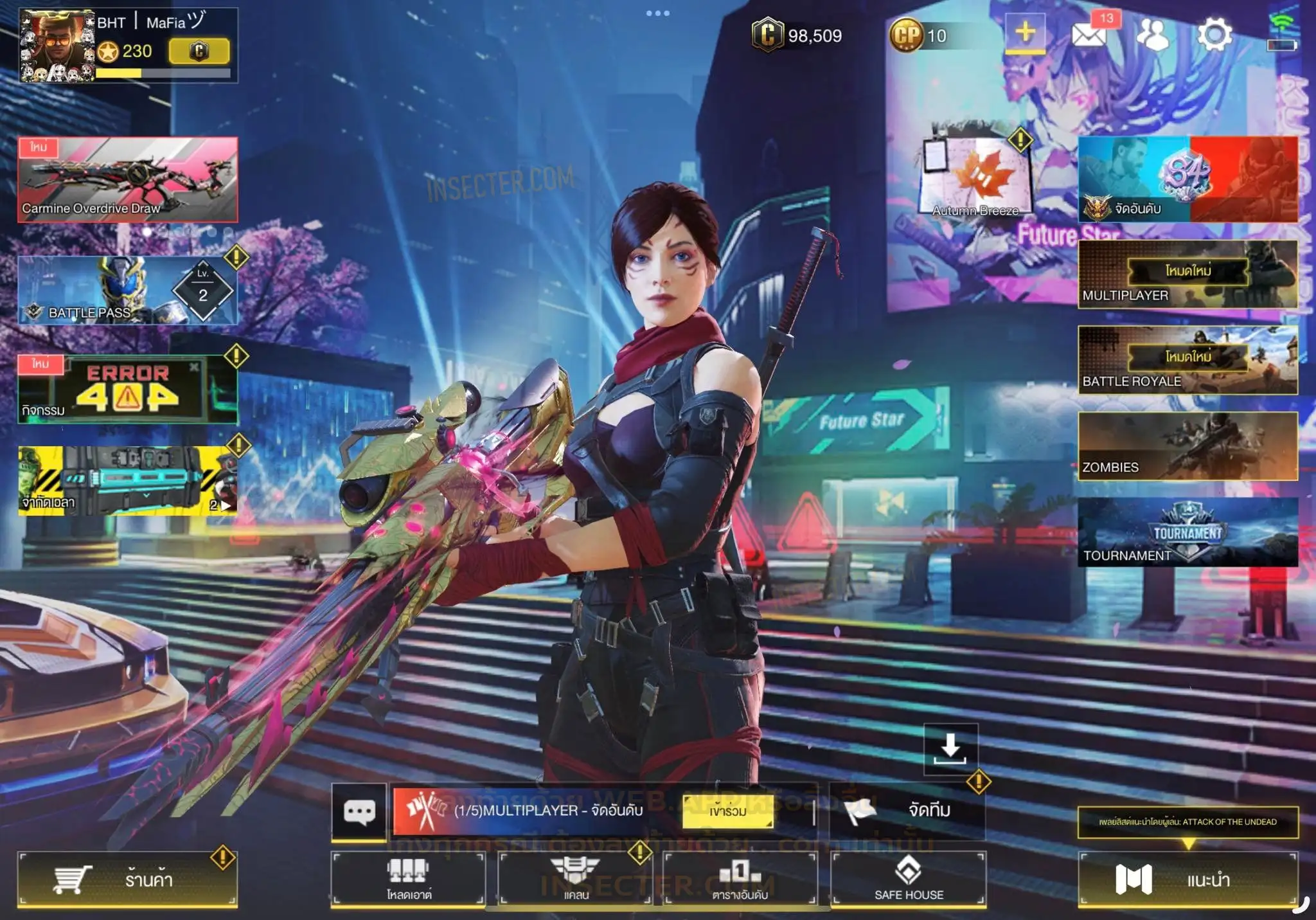Viewport: 1316px width, 920px height.
Task: Open the Error 404 event banner
Action: pos(127,390)
